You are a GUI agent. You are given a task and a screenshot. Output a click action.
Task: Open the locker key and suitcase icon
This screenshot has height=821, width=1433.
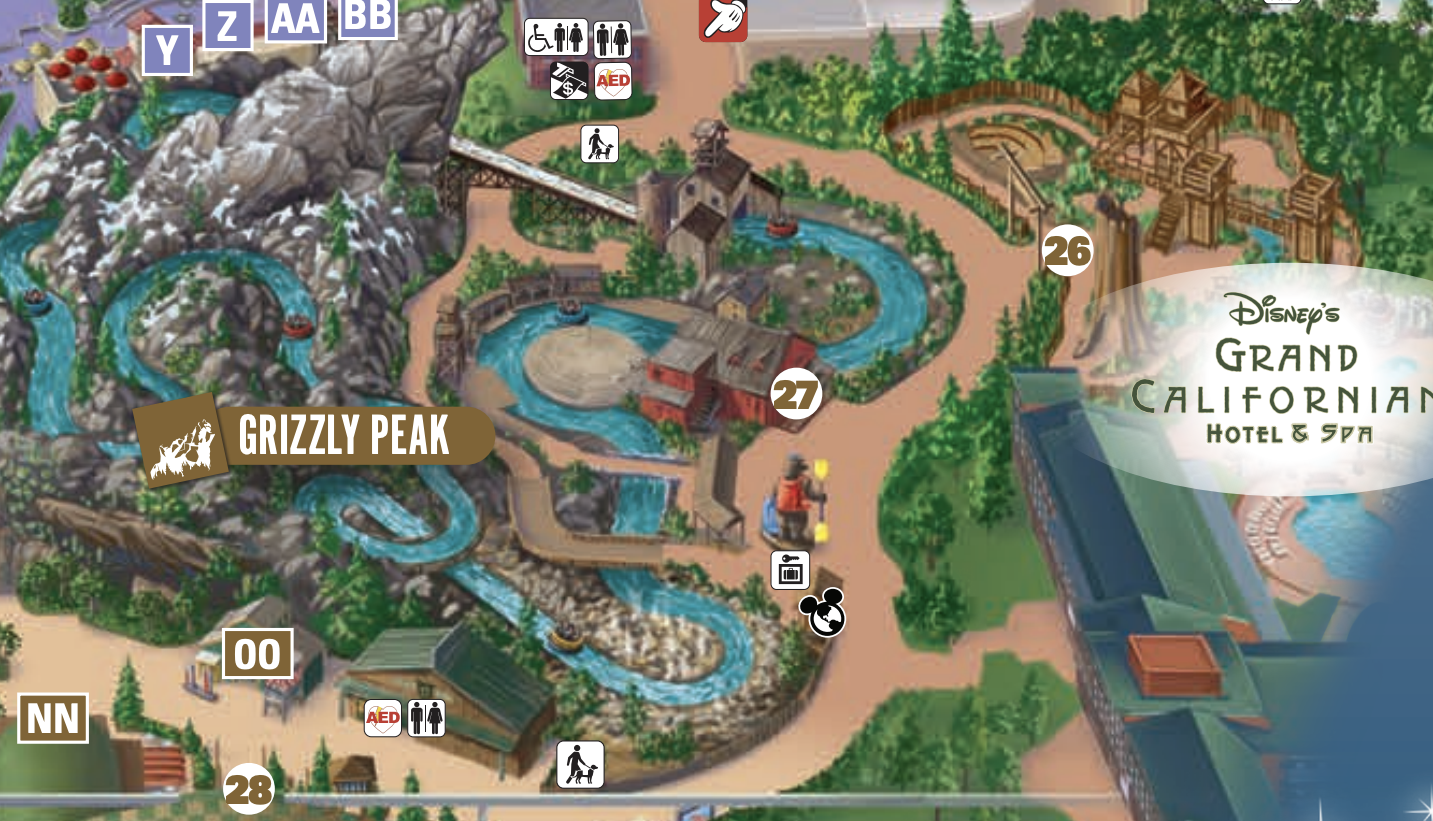(790, 570)
